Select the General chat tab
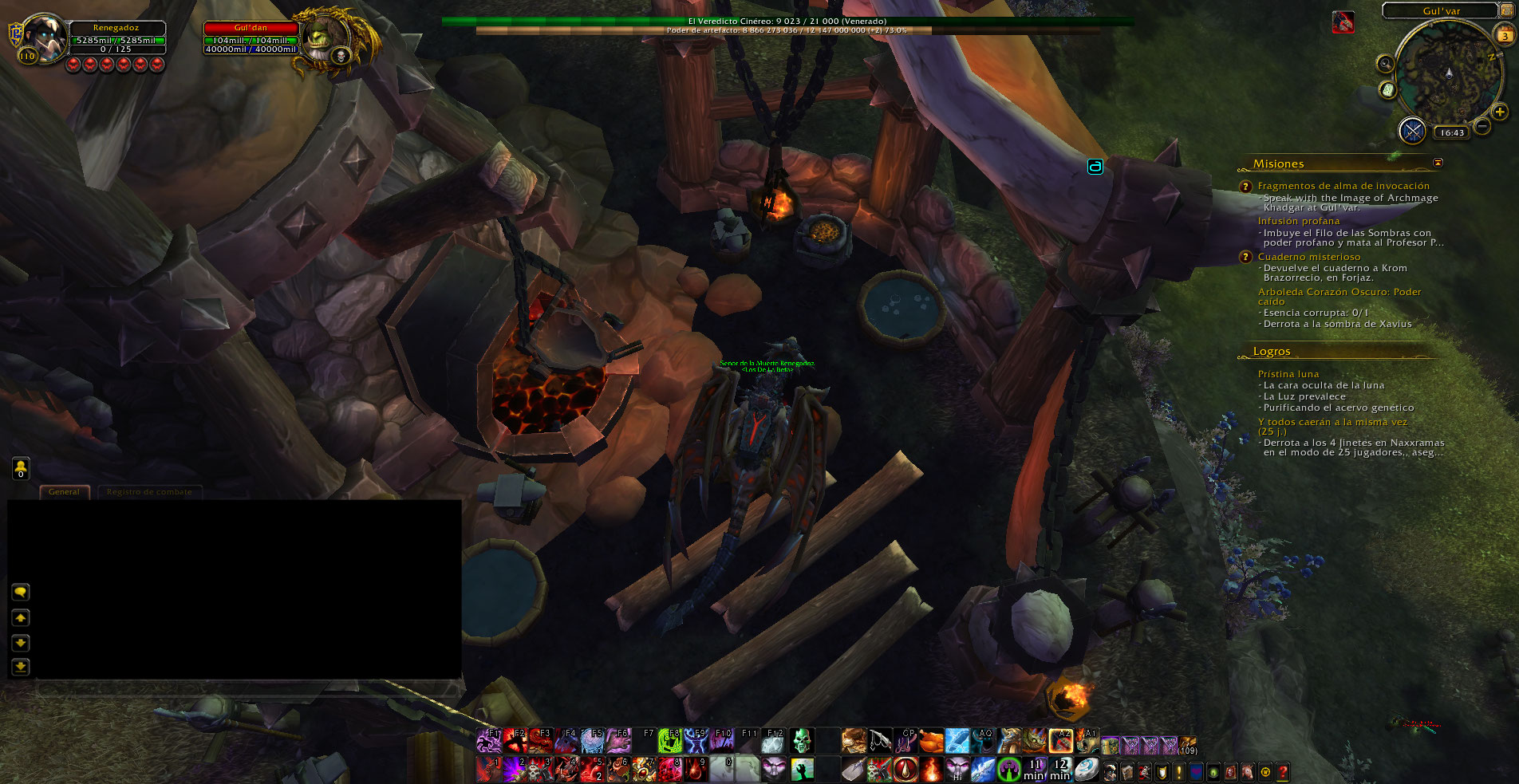The image size is (1519, 784). click(64, 492)
